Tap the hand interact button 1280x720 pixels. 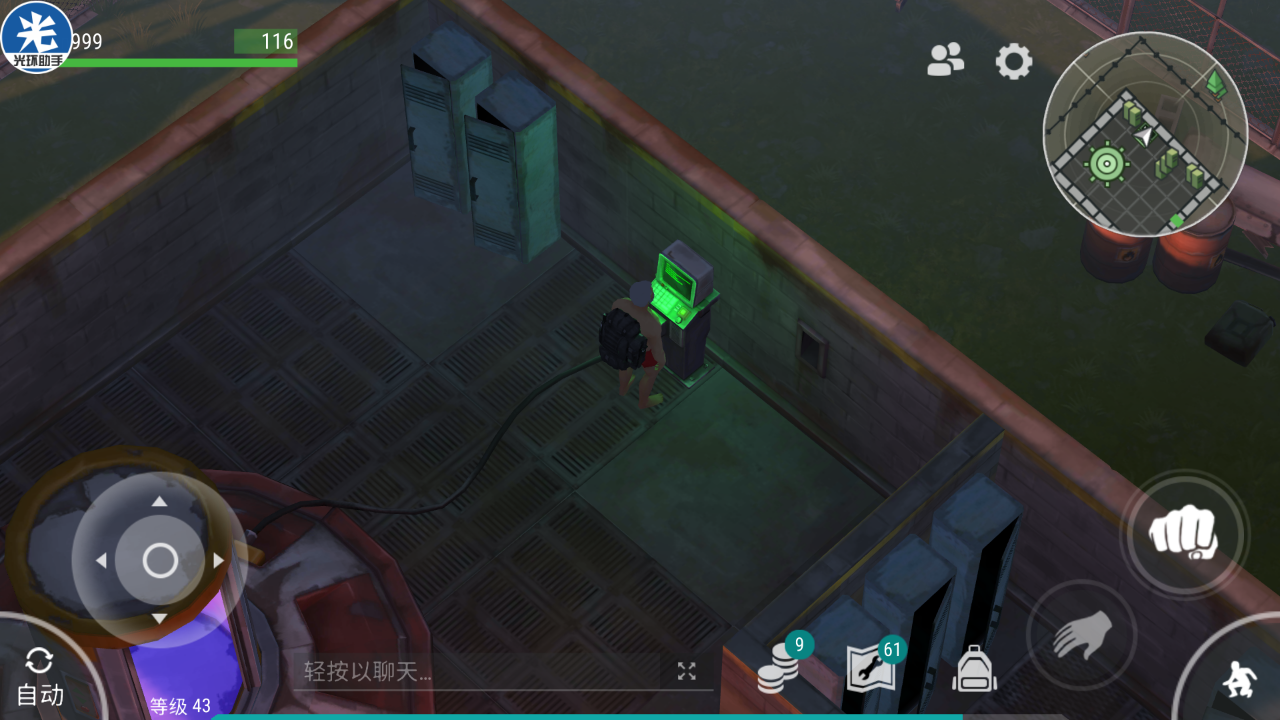point(1082,634)
